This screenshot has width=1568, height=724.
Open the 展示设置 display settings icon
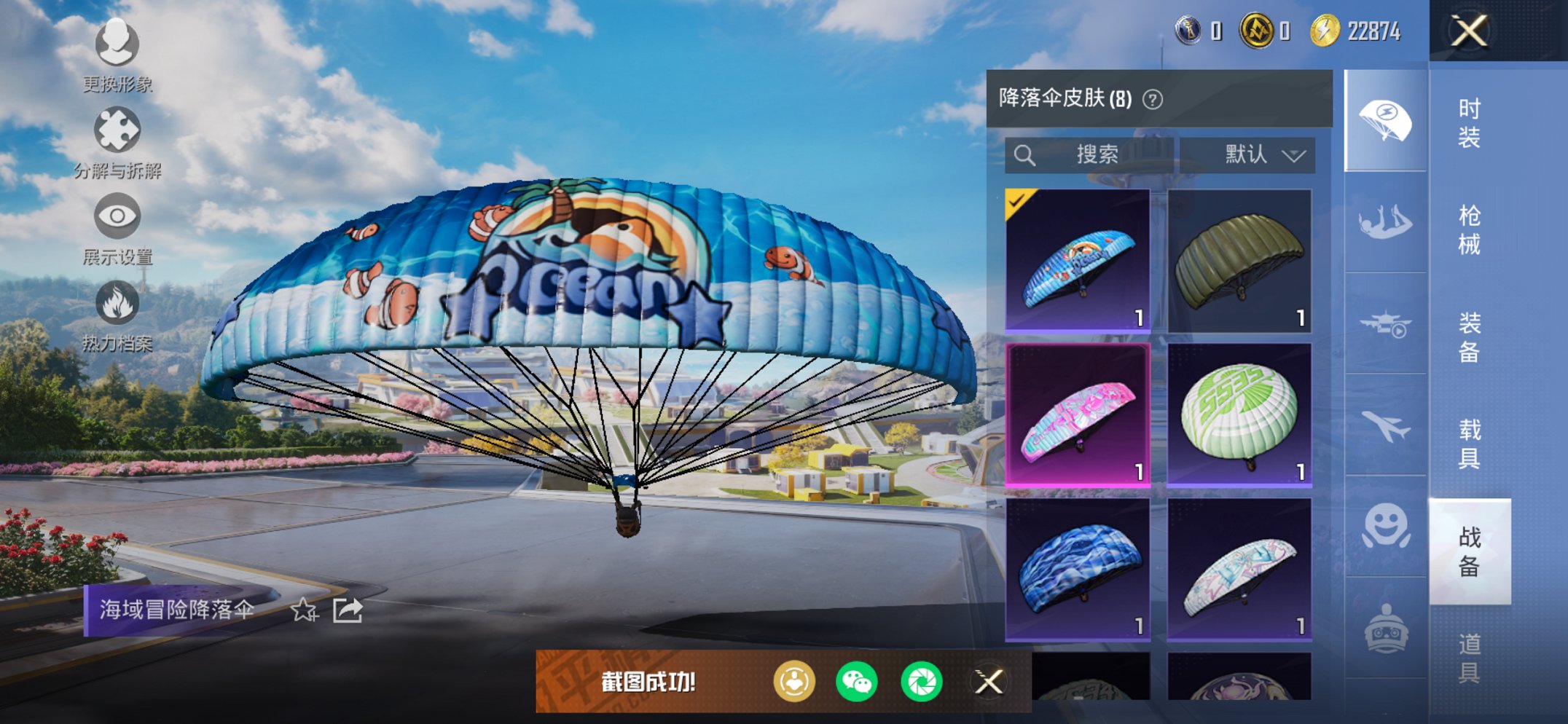117,215
